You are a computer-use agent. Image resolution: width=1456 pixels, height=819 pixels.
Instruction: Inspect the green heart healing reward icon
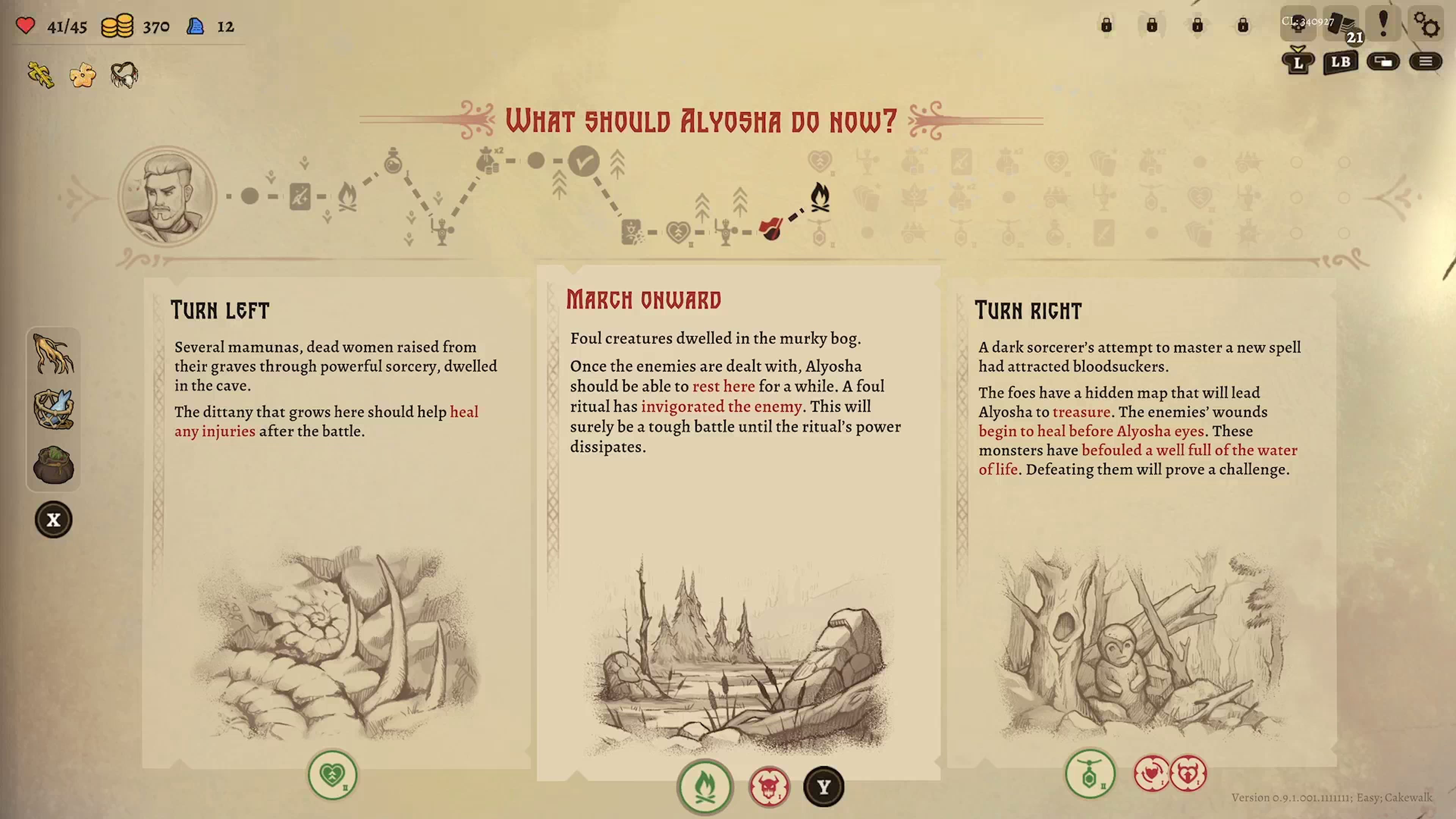coord(333,774)
